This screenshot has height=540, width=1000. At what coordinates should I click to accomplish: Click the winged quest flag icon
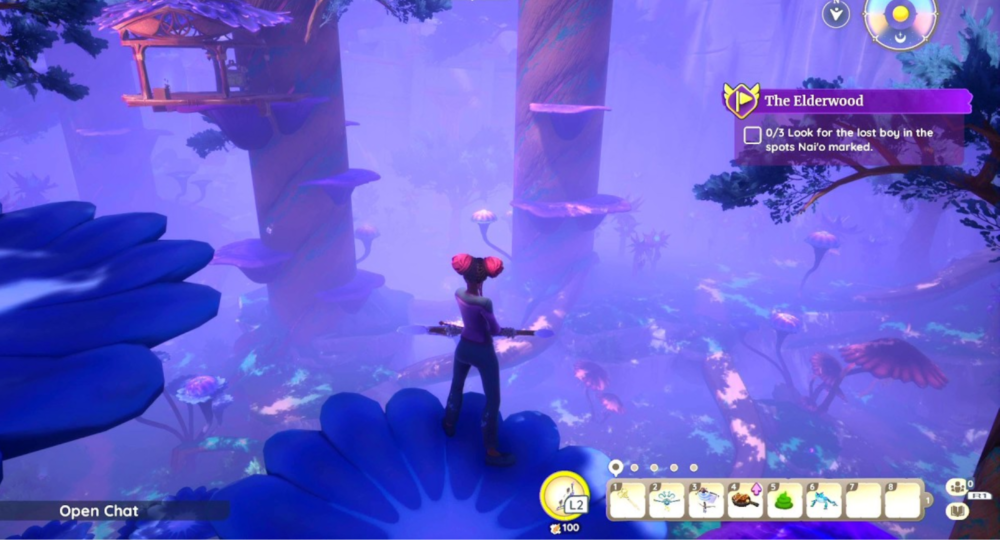point(741,100)
